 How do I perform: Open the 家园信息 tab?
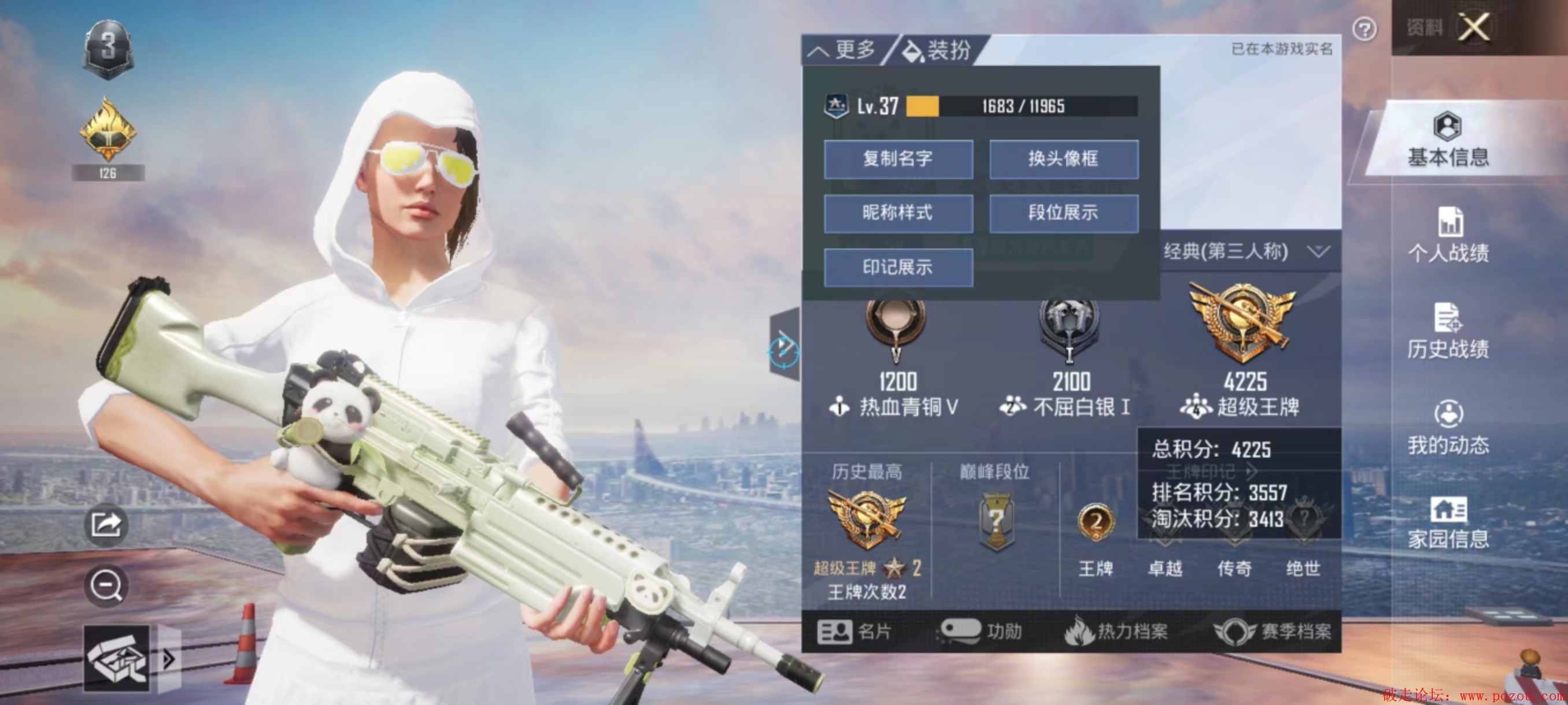[x=1448, y=523]
